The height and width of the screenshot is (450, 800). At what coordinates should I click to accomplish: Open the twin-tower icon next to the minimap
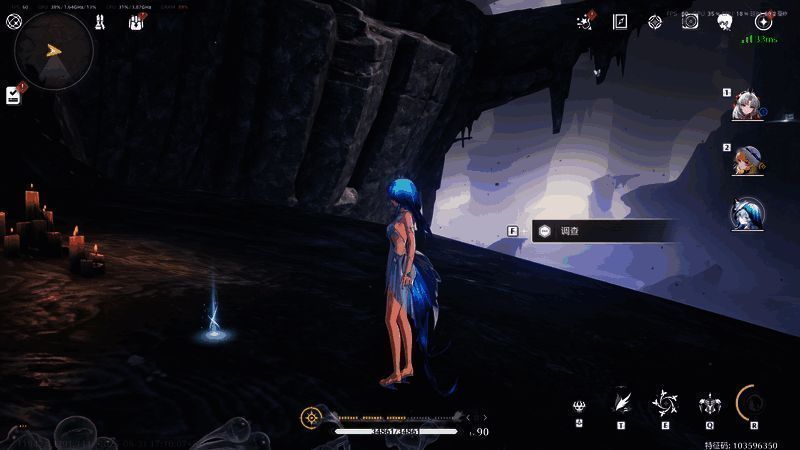click(100, 21)
